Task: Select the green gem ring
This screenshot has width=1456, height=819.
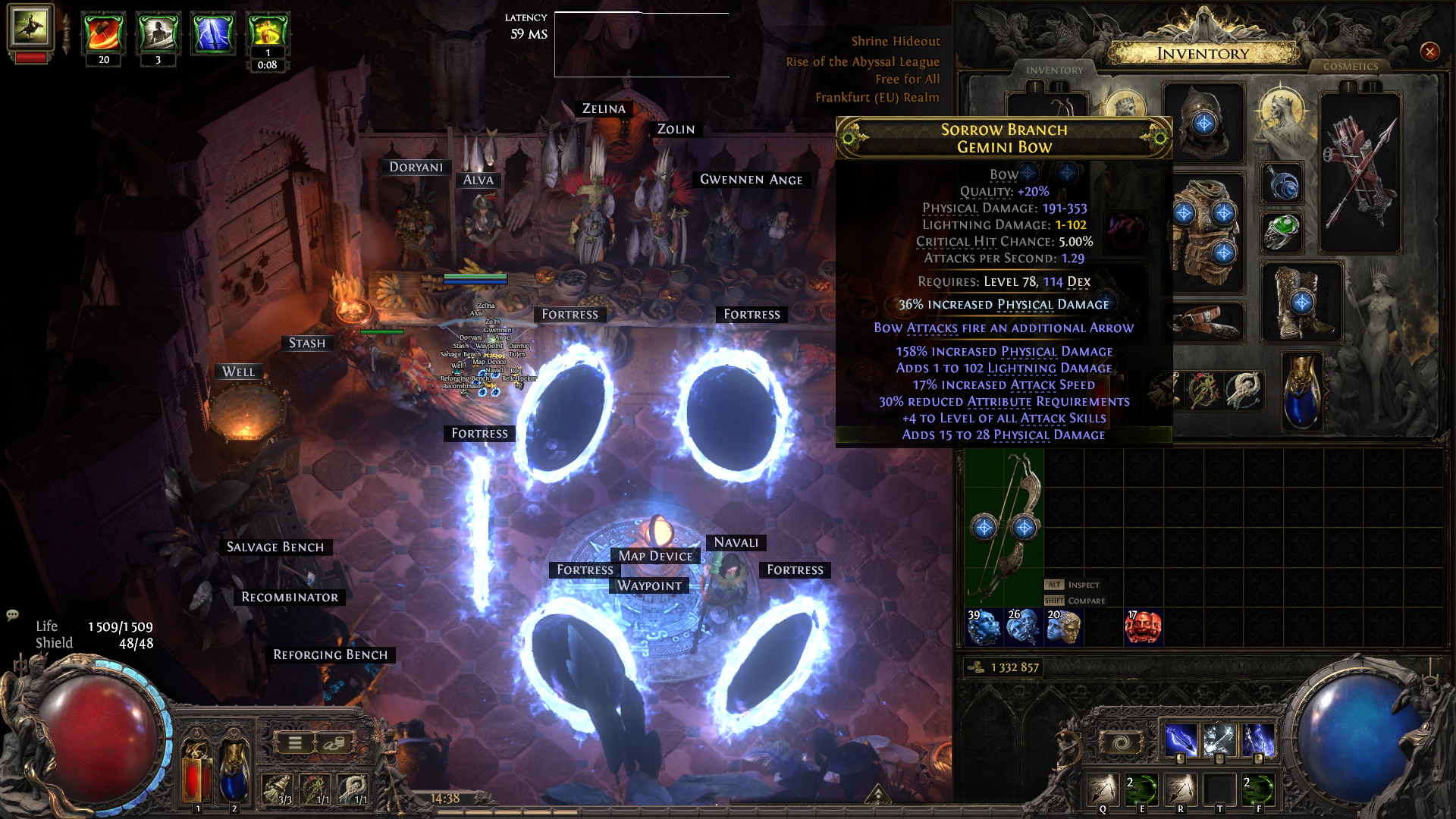Action: pyautogui.click(x=1282, y=231)
